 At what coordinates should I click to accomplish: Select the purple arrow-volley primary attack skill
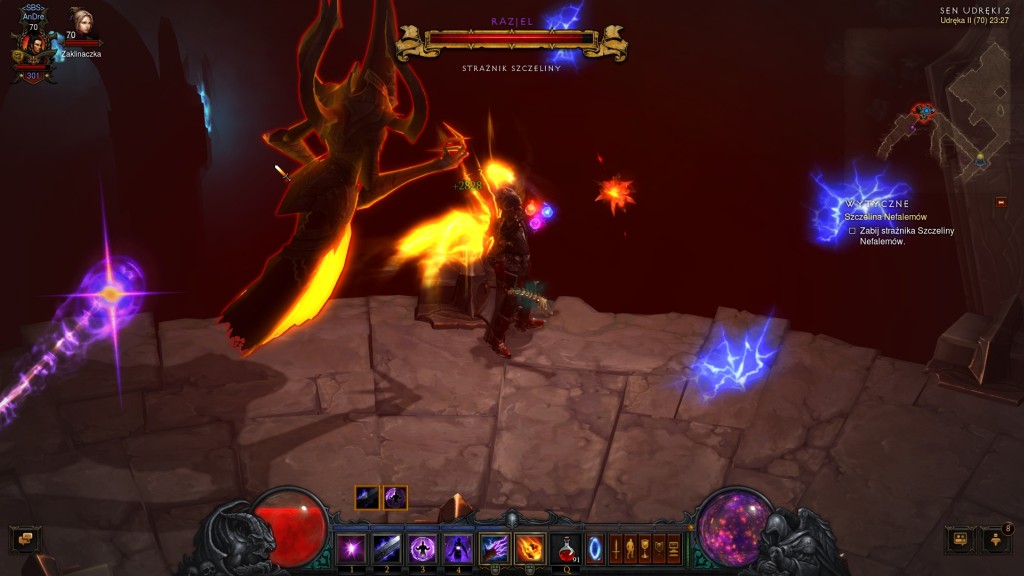(x=494, y=548)
